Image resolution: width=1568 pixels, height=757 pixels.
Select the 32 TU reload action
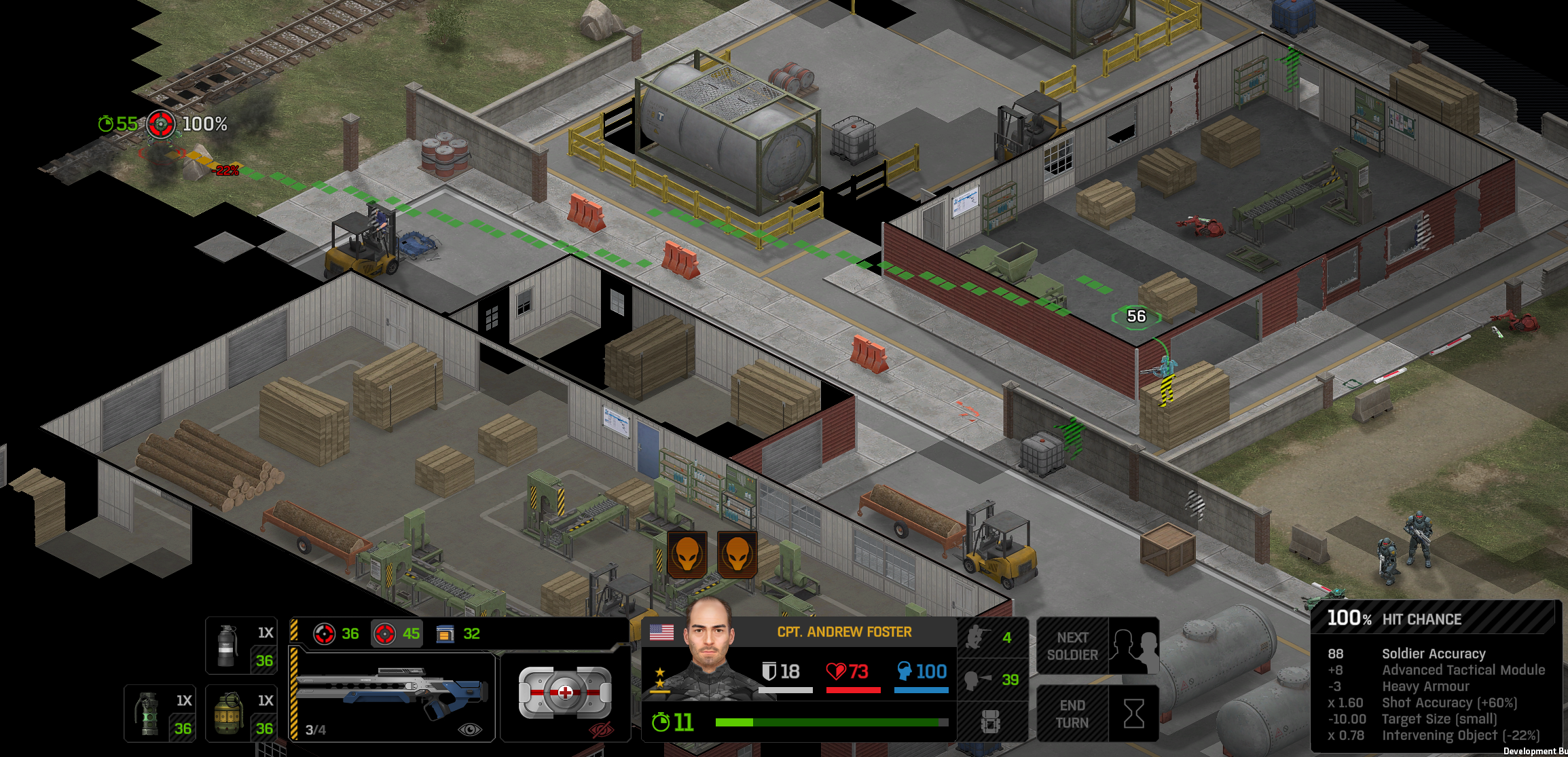(458, 634)
